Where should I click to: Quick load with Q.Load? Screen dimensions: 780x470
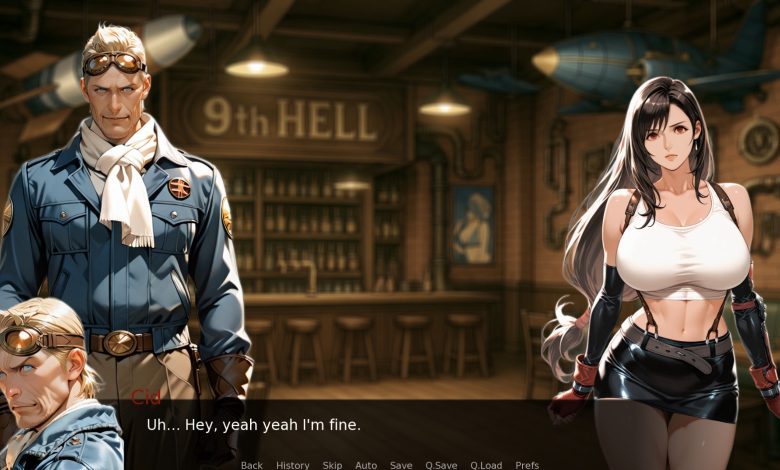point(486,465)
